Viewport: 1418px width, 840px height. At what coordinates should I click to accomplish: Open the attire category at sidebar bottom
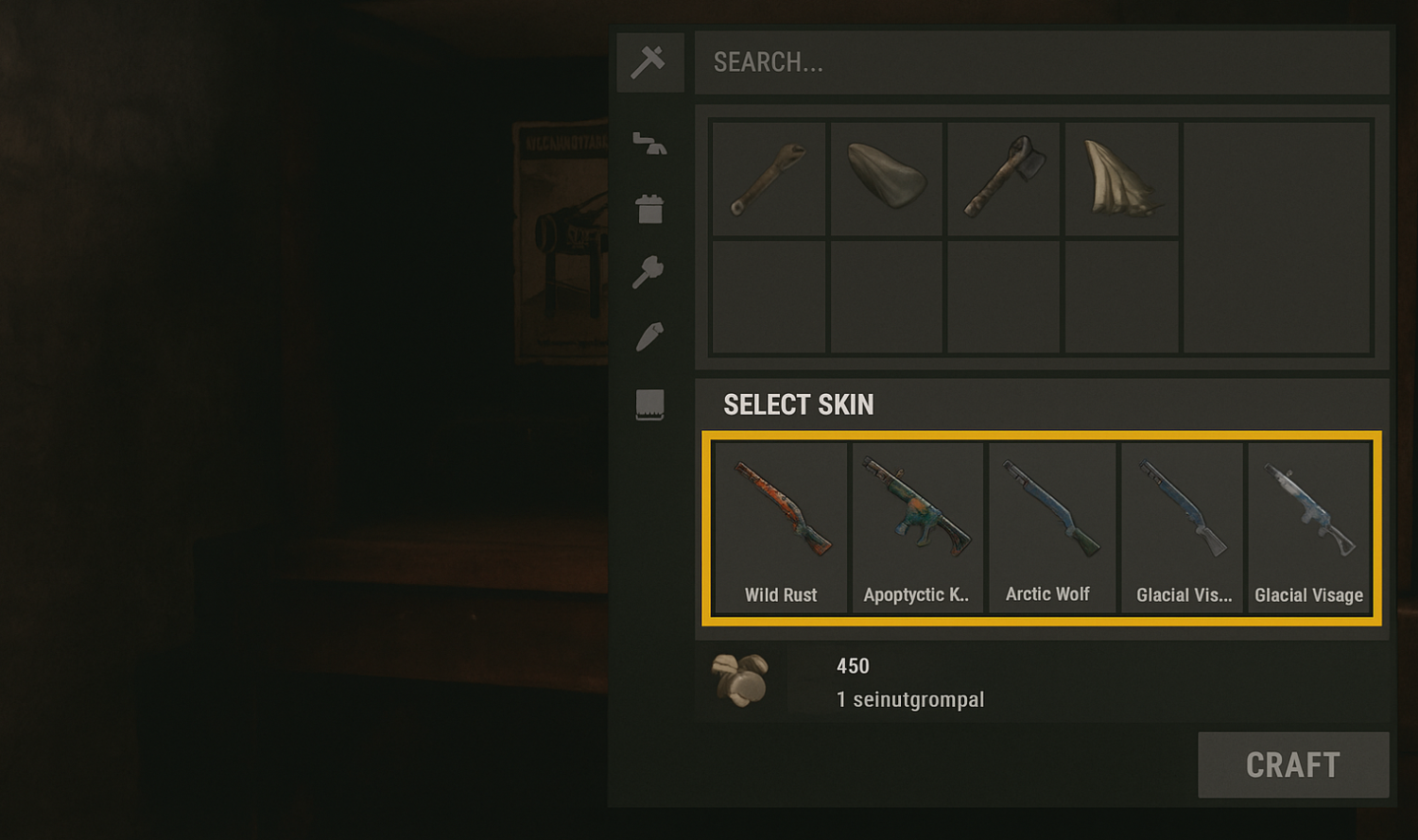(649, 403)
